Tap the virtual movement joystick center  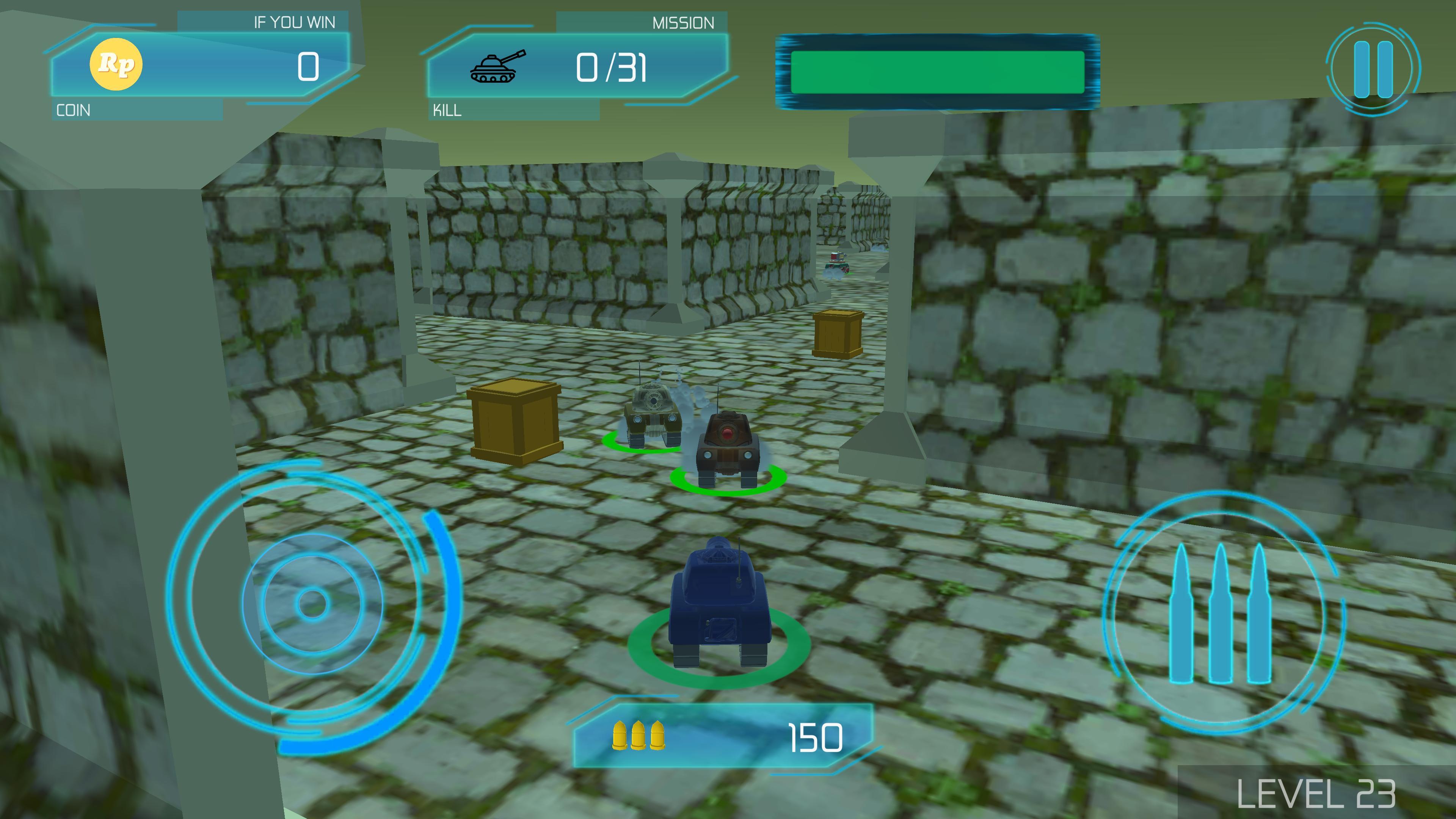(x=311, y=603)
